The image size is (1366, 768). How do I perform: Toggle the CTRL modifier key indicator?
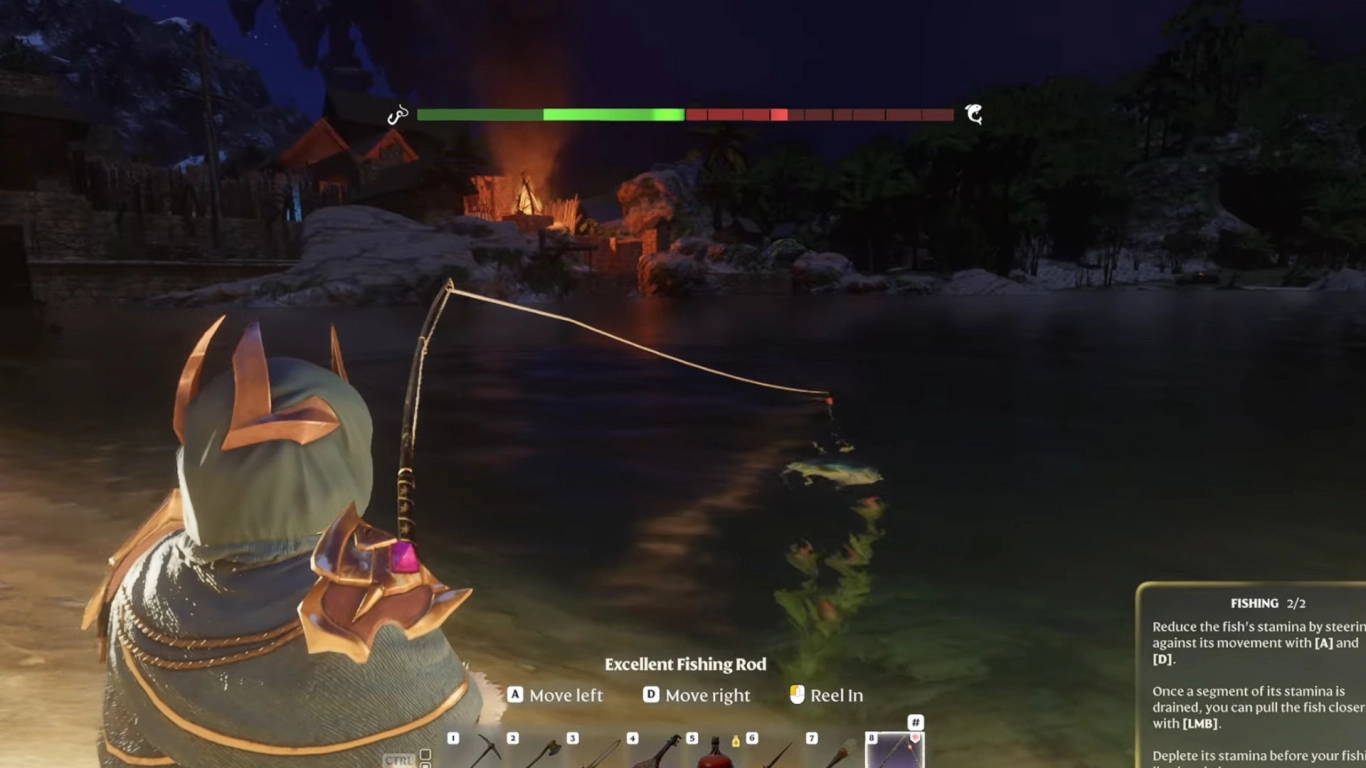click(399, 759)
